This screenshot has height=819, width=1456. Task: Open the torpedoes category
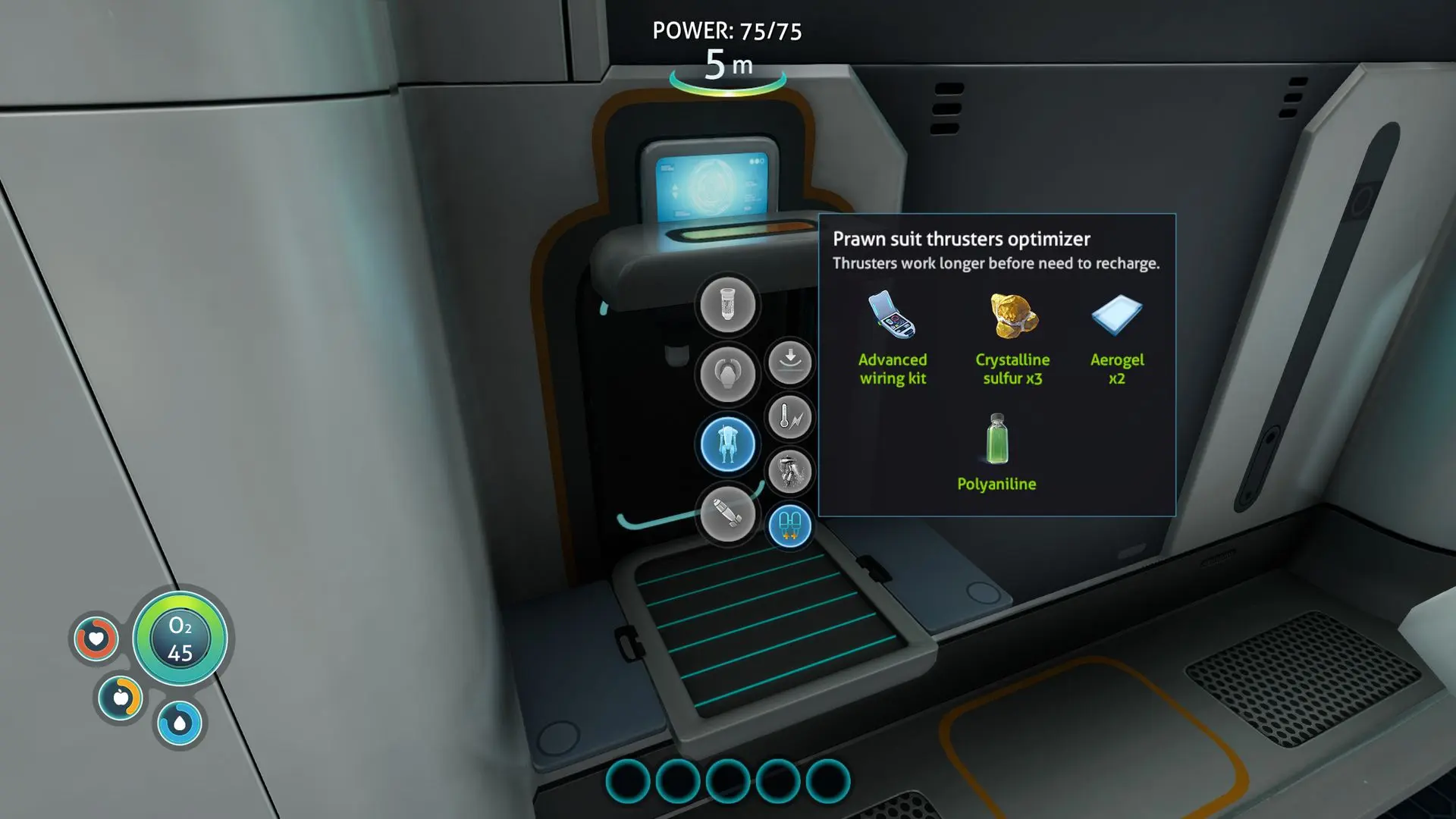727,515
